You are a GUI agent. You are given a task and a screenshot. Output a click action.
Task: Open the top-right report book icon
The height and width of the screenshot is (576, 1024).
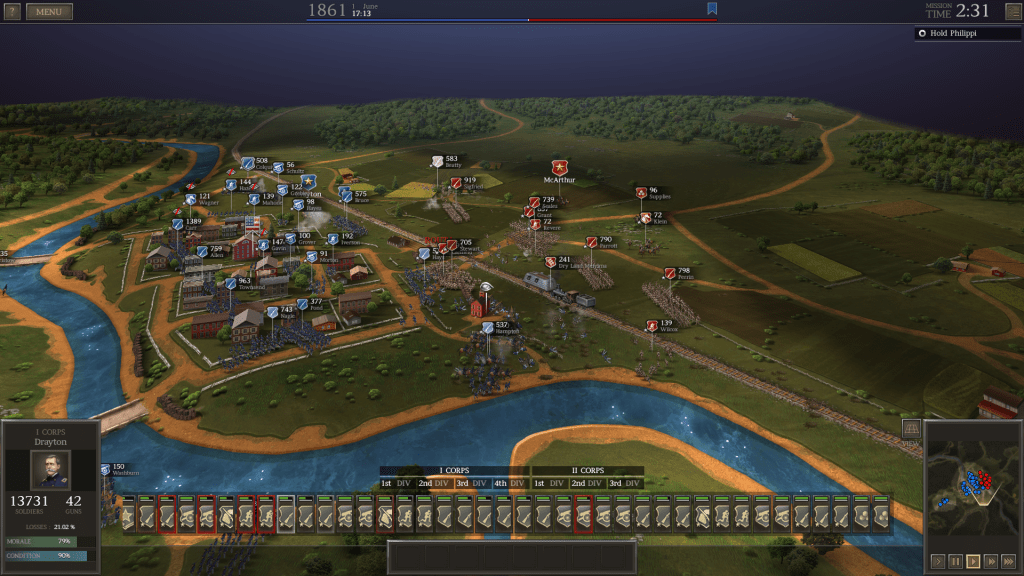(x=1013, y=12)
